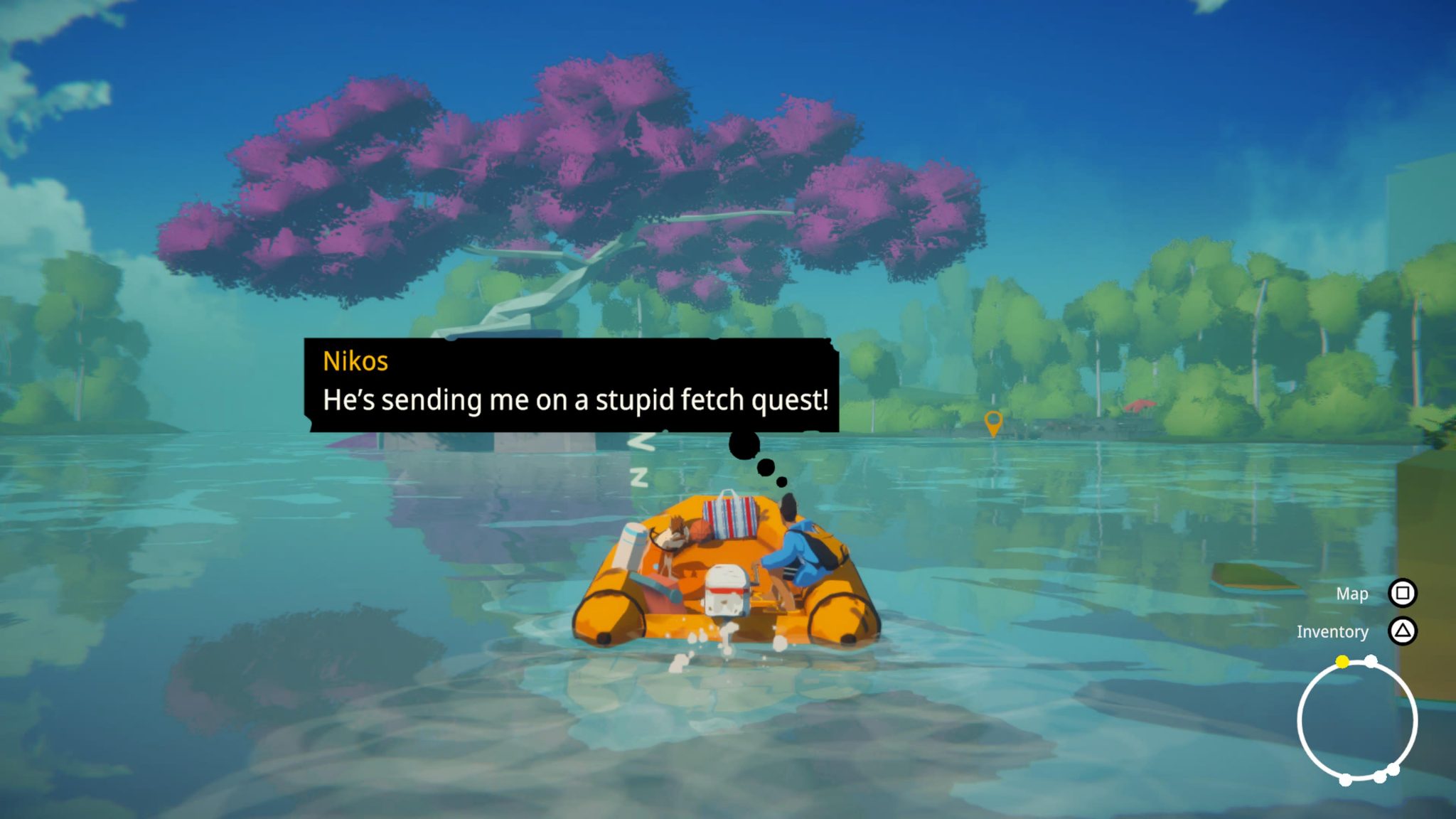Advance the dialogue line about the fetch quest
The width and height of the screenshot is (1456, 819).
576,400
